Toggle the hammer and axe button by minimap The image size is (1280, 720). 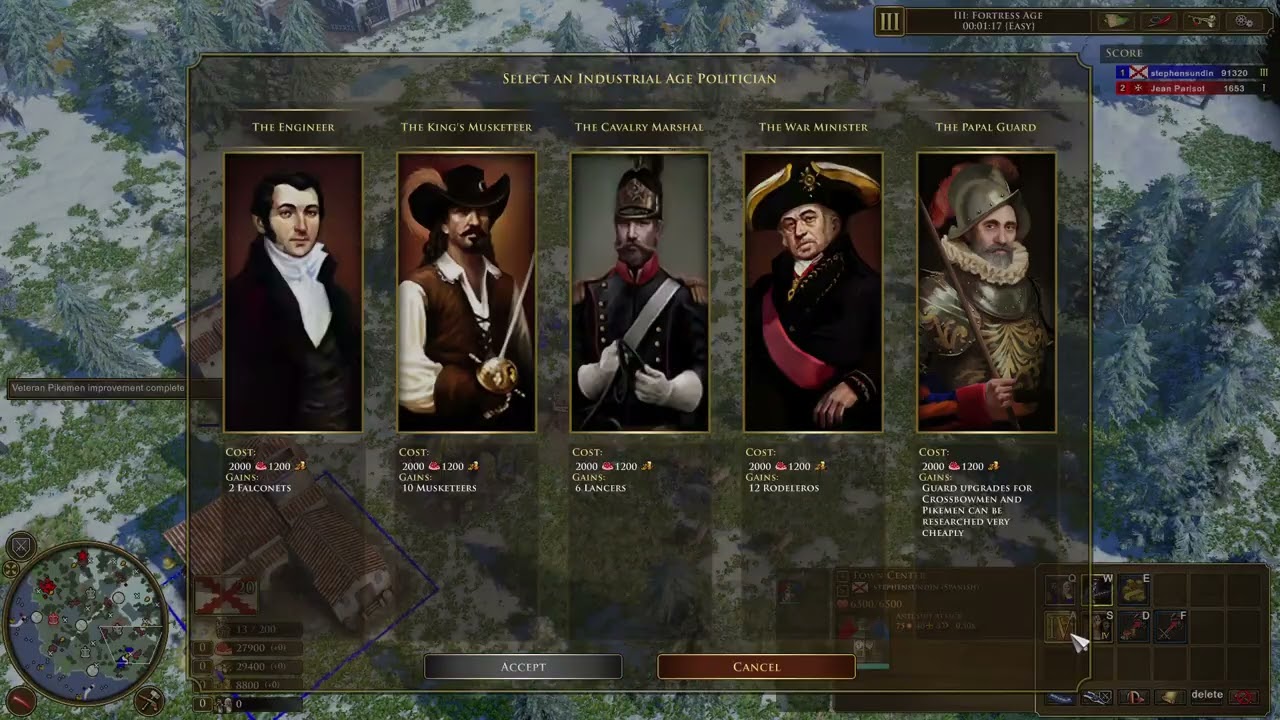click(149, 698)
